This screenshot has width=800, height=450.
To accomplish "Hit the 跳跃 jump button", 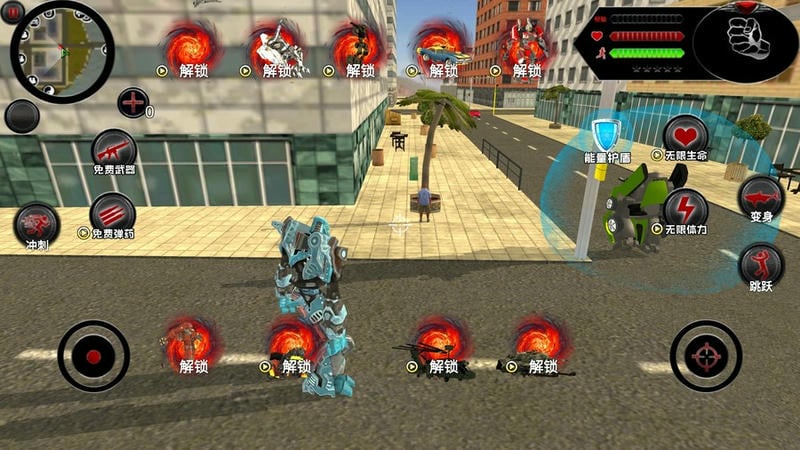I will tap(761, 266).
